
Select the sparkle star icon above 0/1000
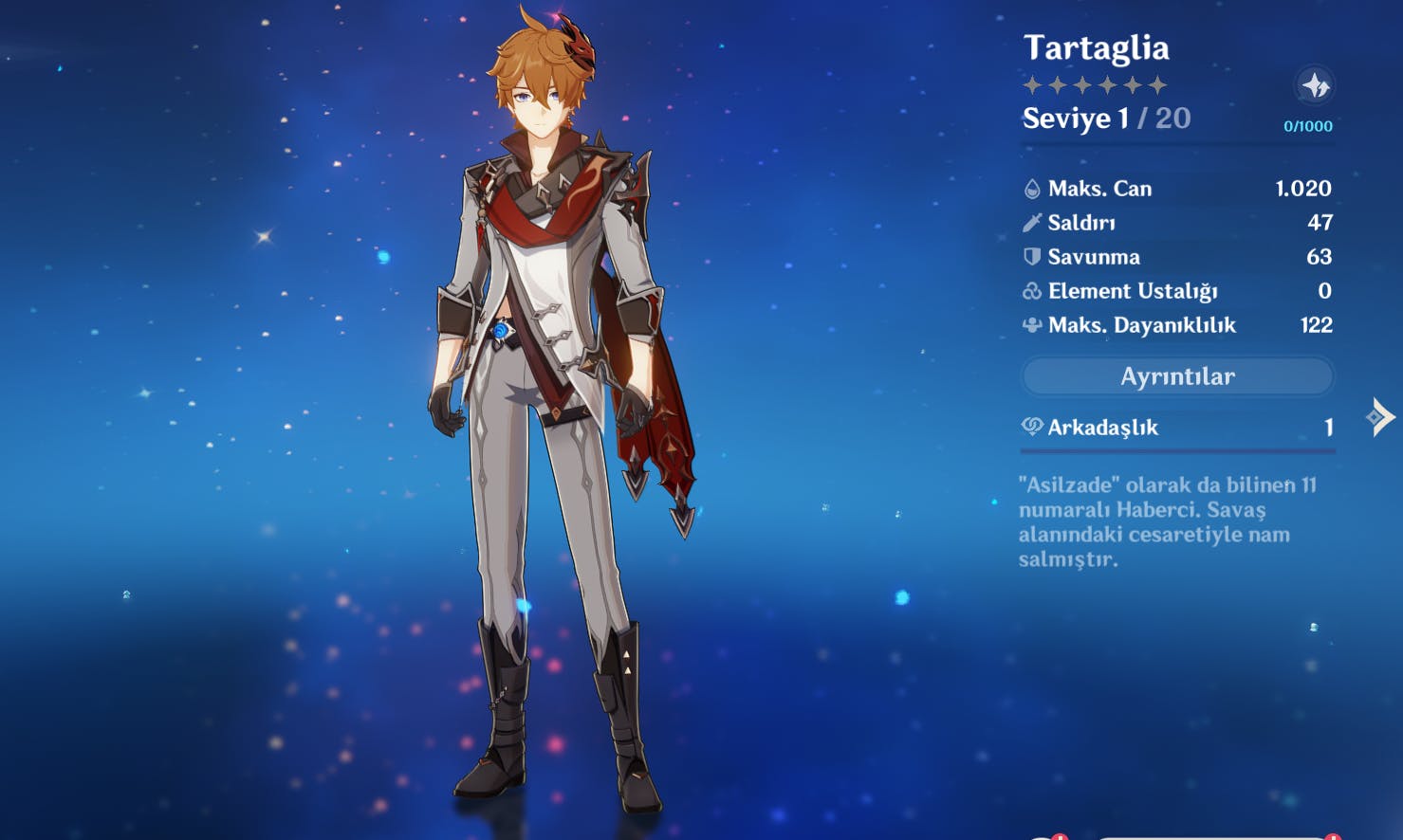pos(1315,86)
